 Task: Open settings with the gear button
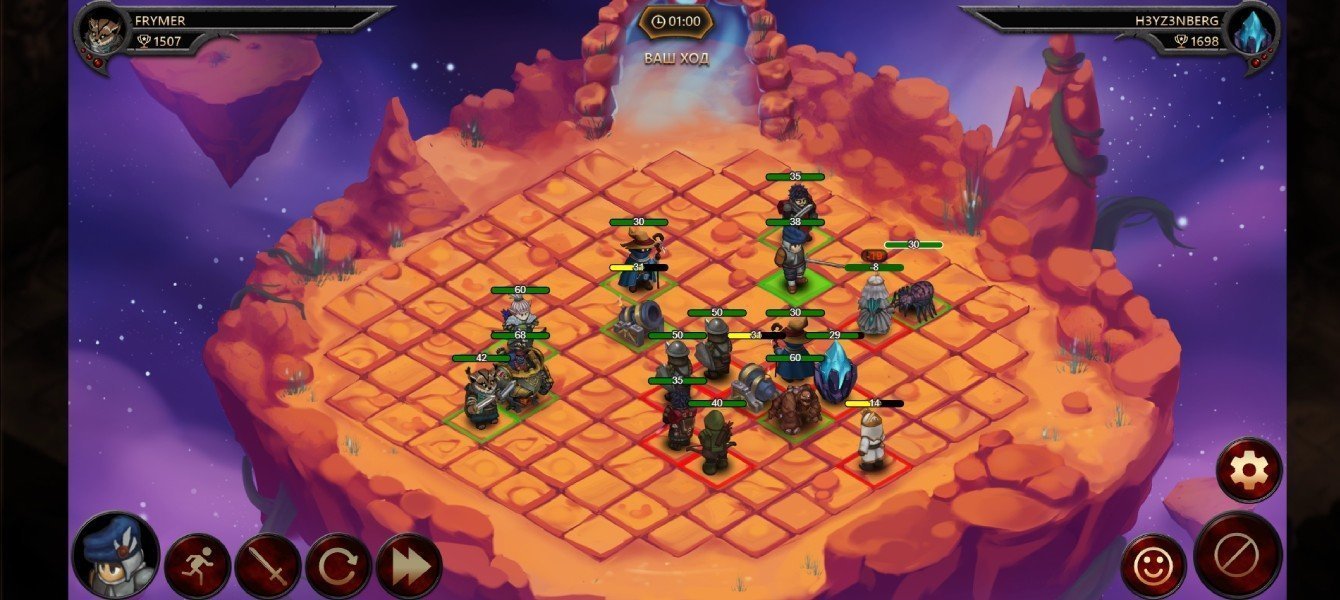[1248, 469]
